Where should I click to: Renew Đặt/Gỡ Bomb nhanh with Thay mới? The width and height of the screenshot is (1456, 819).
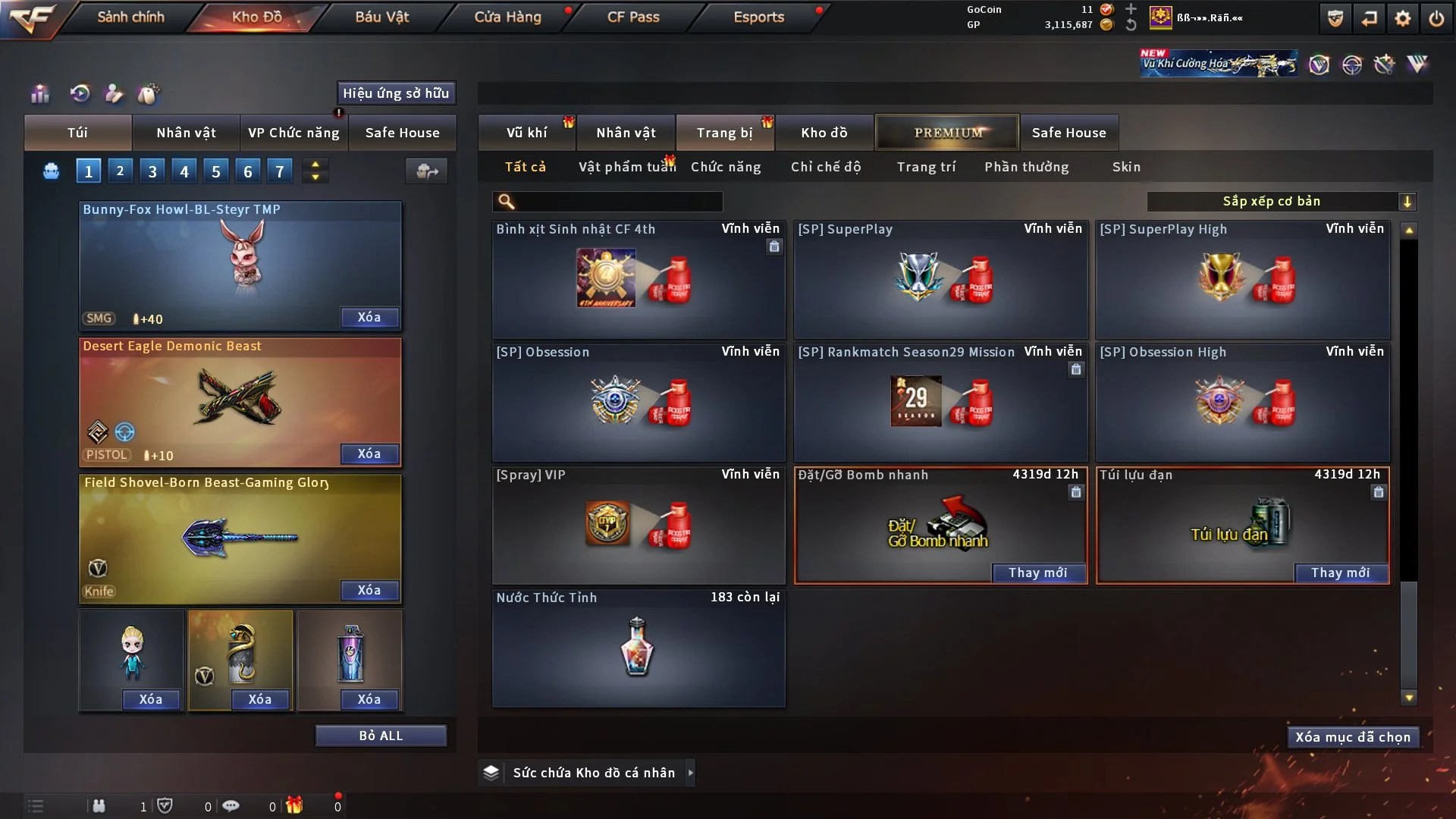pos(1037,573)
